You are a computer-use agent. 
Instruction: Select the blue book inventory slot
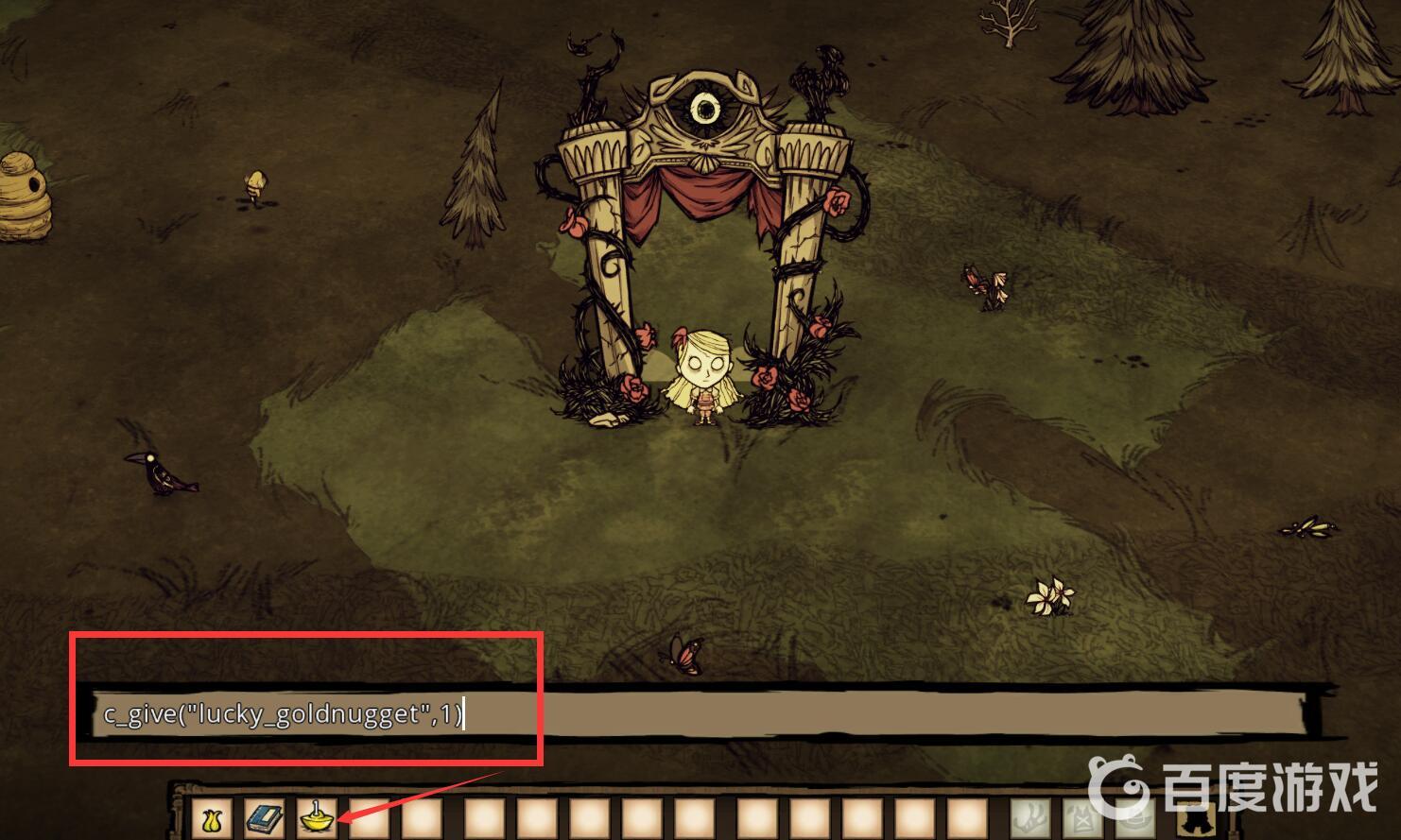pyautogui.click(x=263, y=818)
